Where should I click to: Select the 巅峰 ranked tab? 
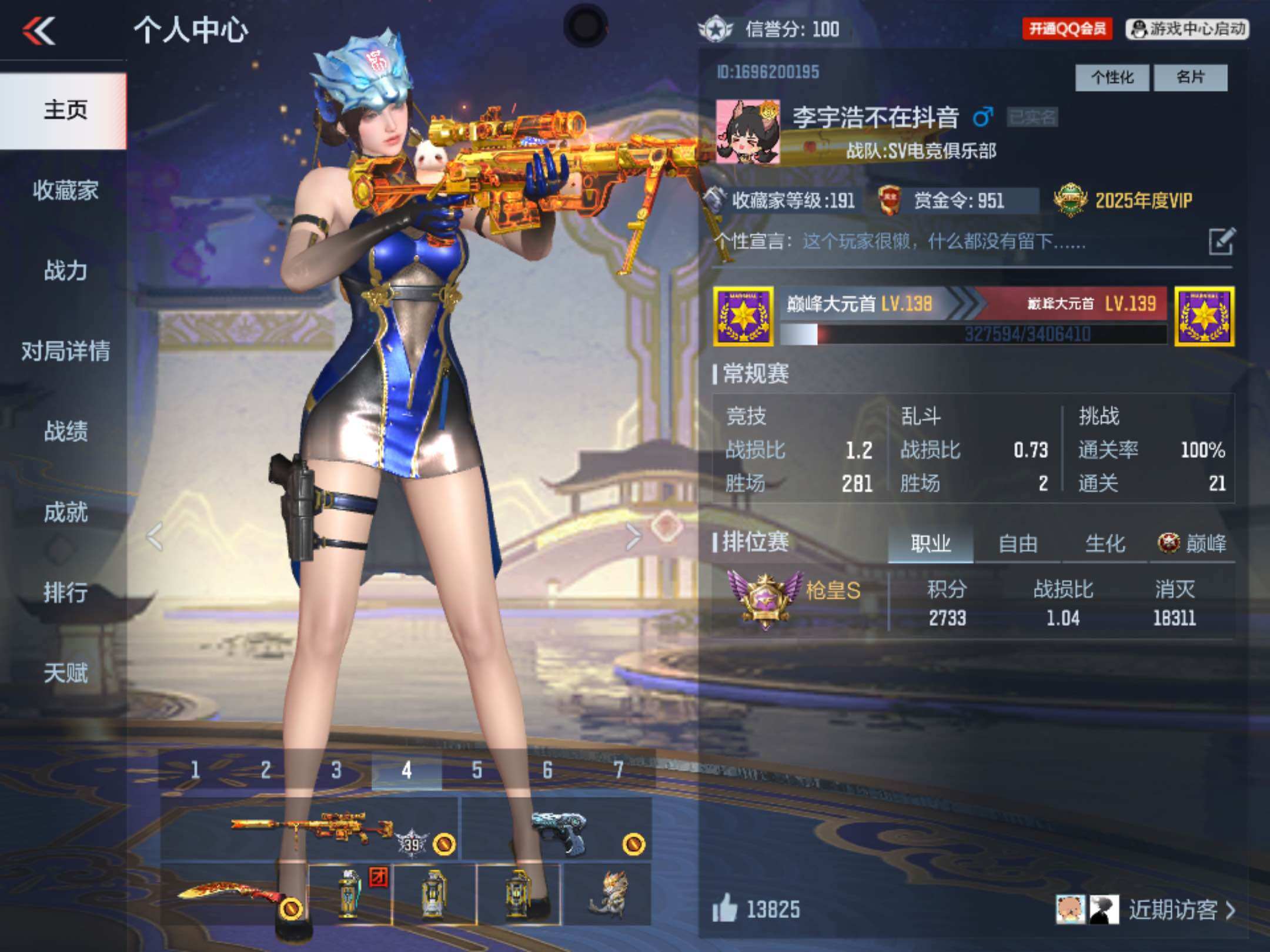coord(1192,544)
